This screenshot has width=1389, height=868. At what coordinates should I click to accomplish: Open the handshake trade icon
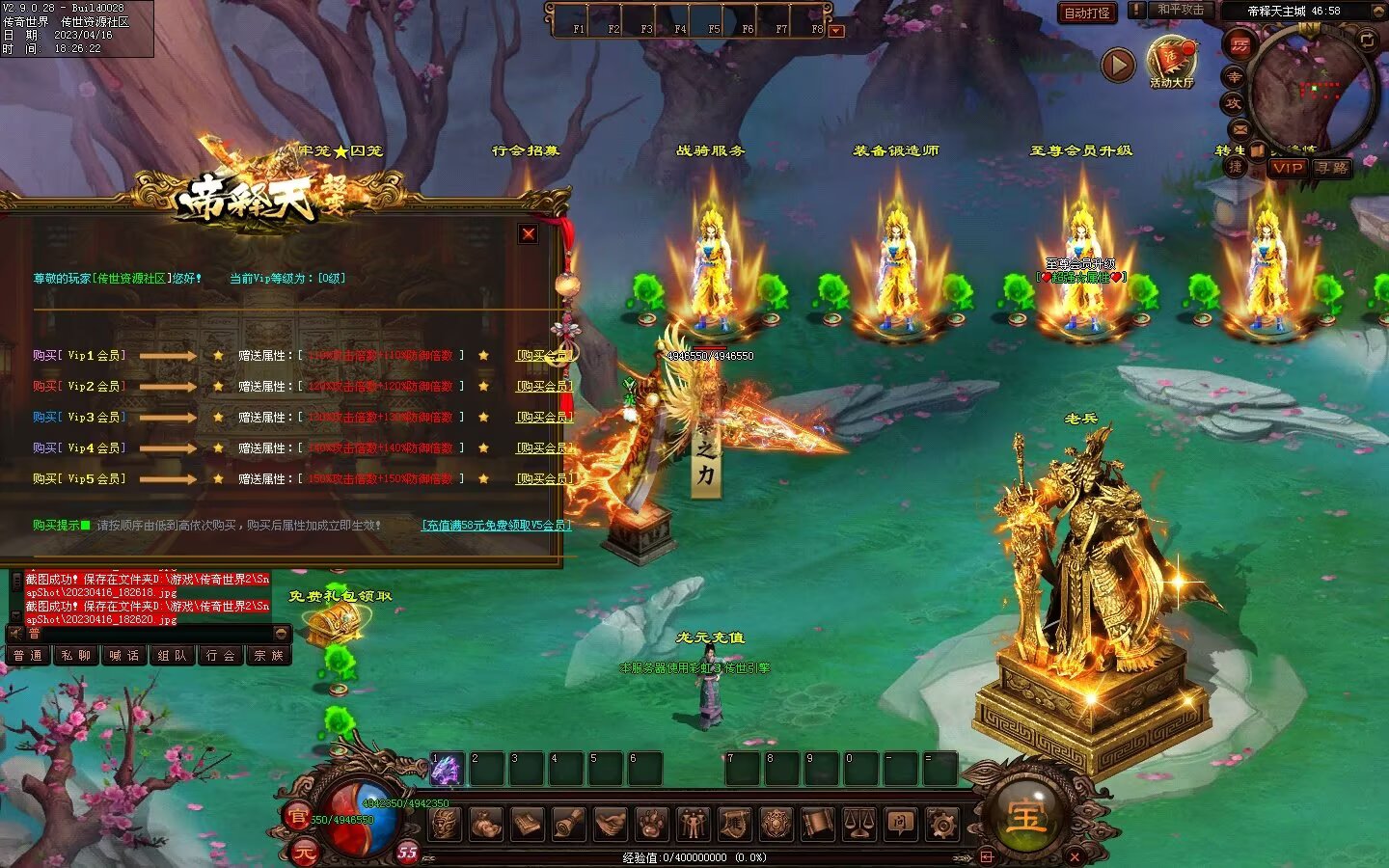[610, 825]
